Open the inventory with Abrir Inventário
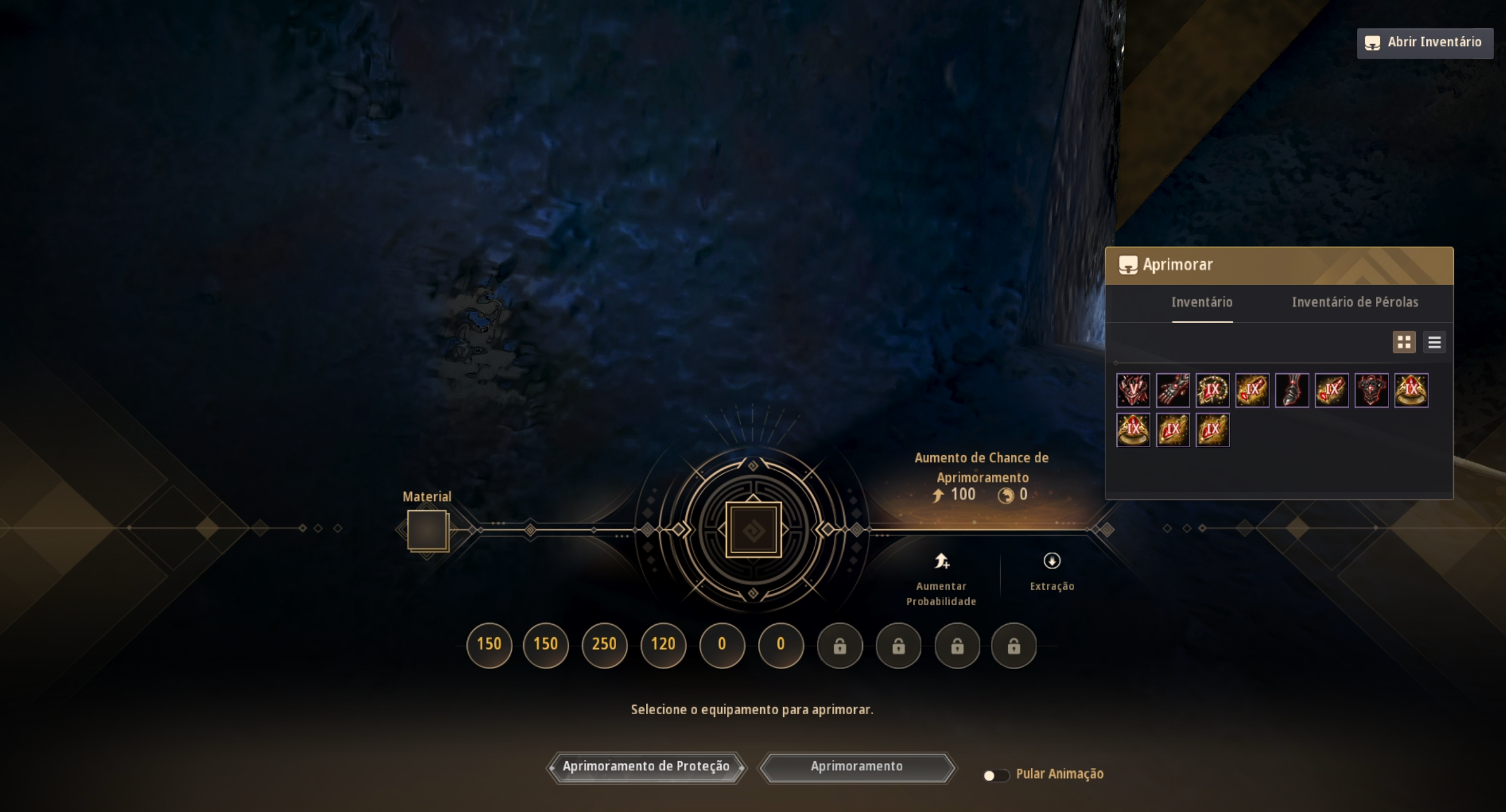Image resolution: width=1506 pixels, height=812 pixels. point(1424,43)
